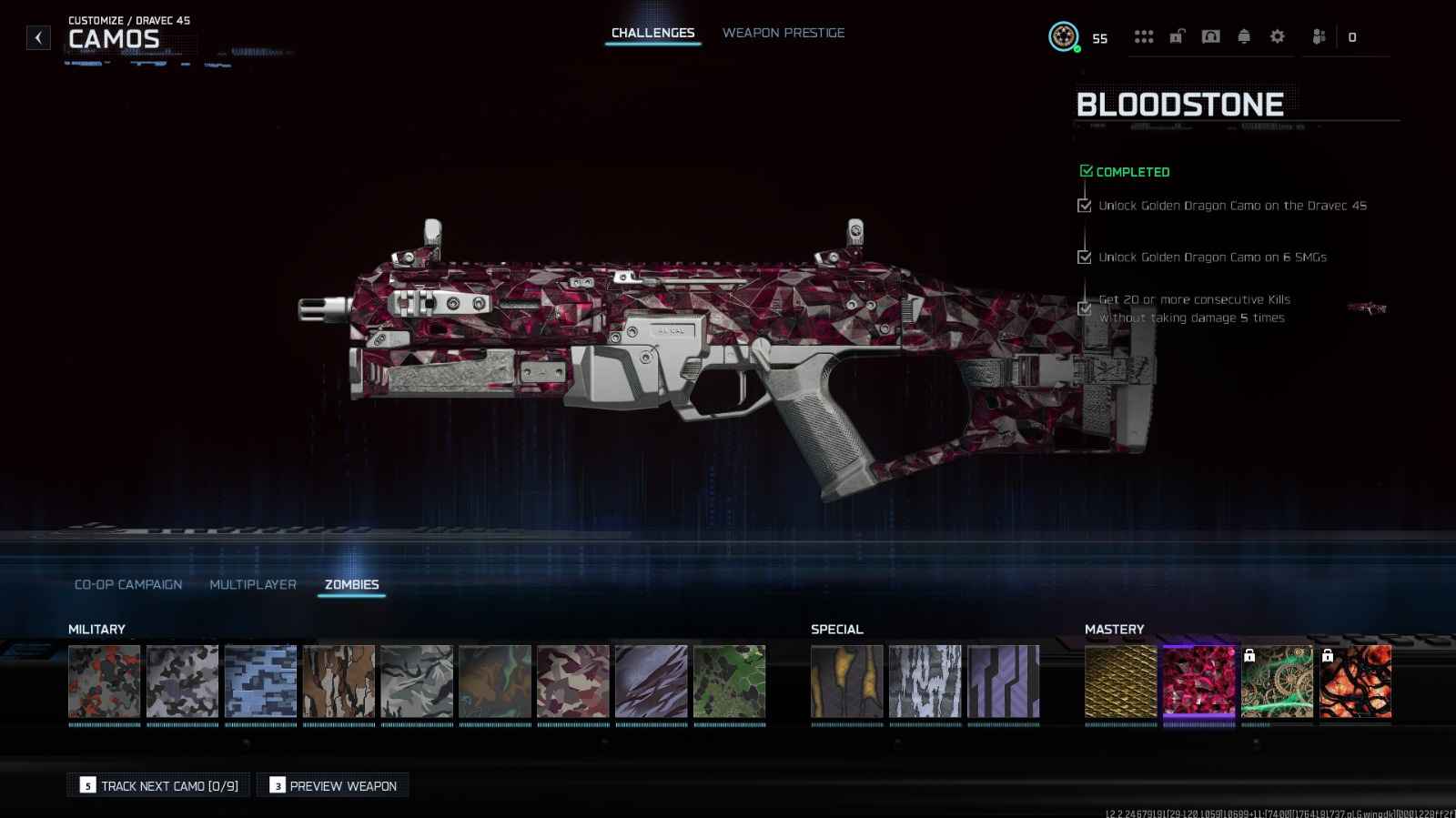Select the locked orange swirl mastery camo
This screenshot has height=818, width=1456.
coord(1355,682)
